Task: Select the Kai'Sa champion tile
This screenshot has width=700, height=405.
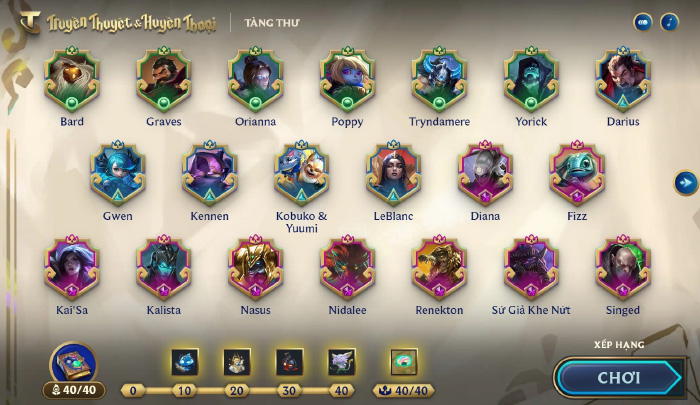Action: (x=72, y=267)
